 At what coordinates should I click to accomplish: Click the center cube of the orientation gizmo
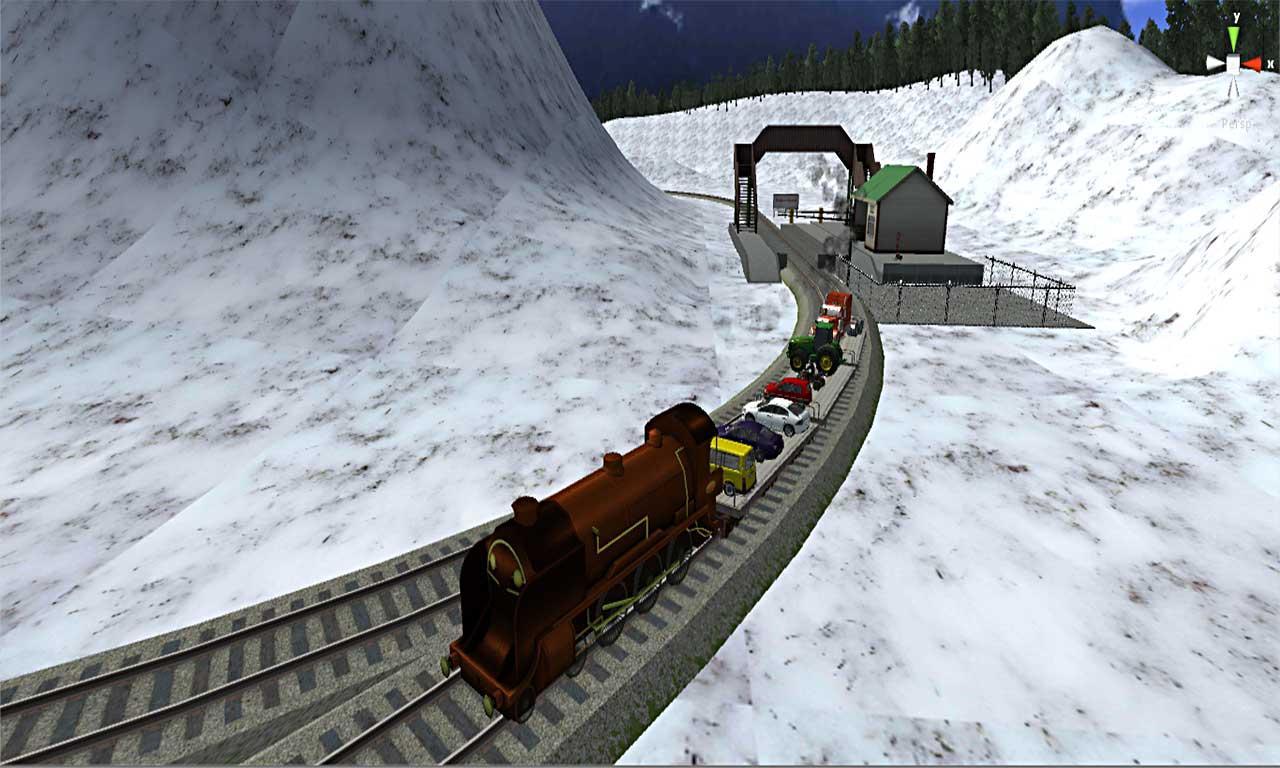point(1234,63)
